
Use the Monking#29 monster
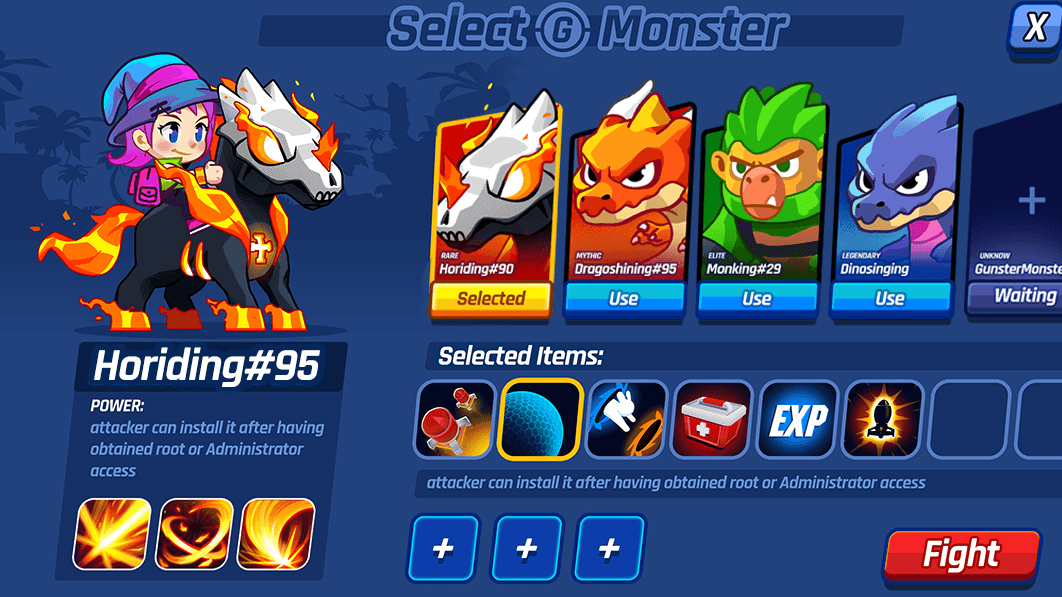(757, 298)
